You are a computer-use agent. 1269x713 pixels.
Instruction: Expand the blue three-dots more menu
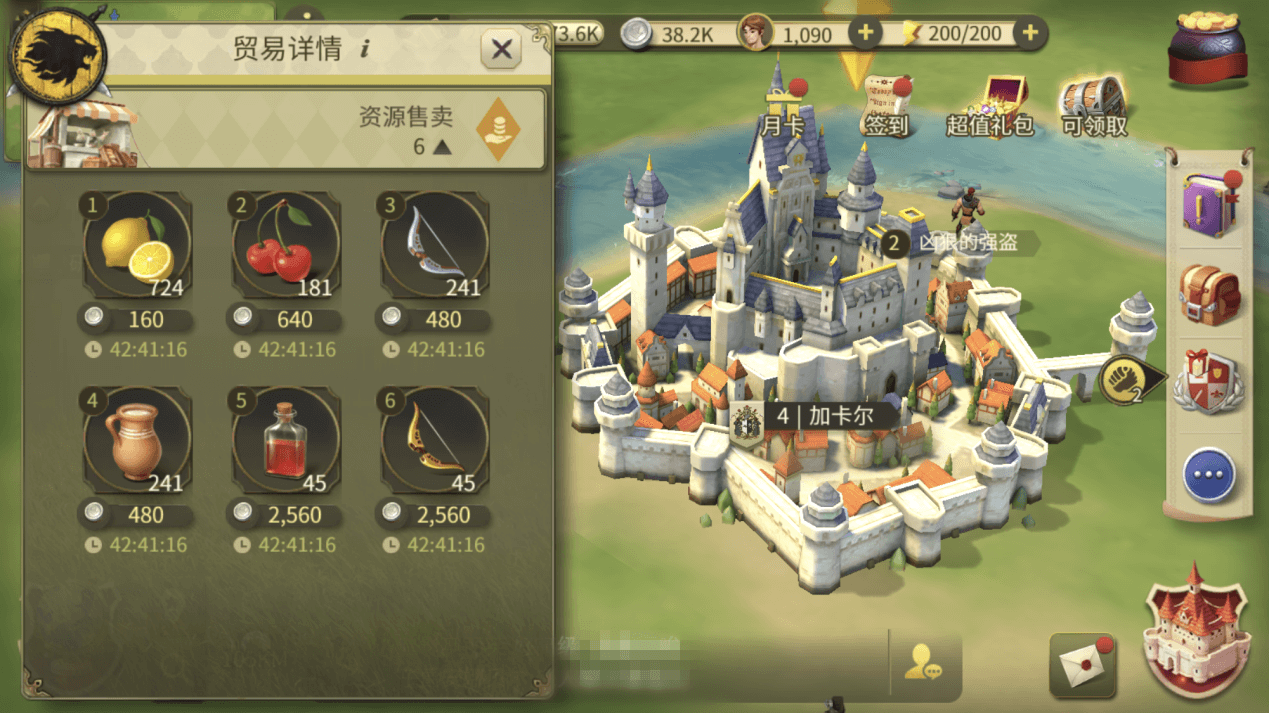(1209, 475)
